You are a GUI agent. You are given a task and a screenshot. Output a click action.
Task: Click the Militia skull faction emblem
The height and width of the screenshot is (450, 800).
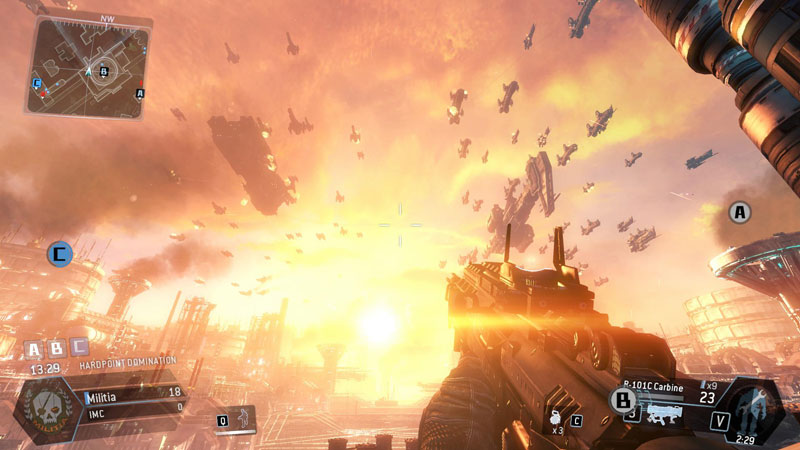click(46, 409)
